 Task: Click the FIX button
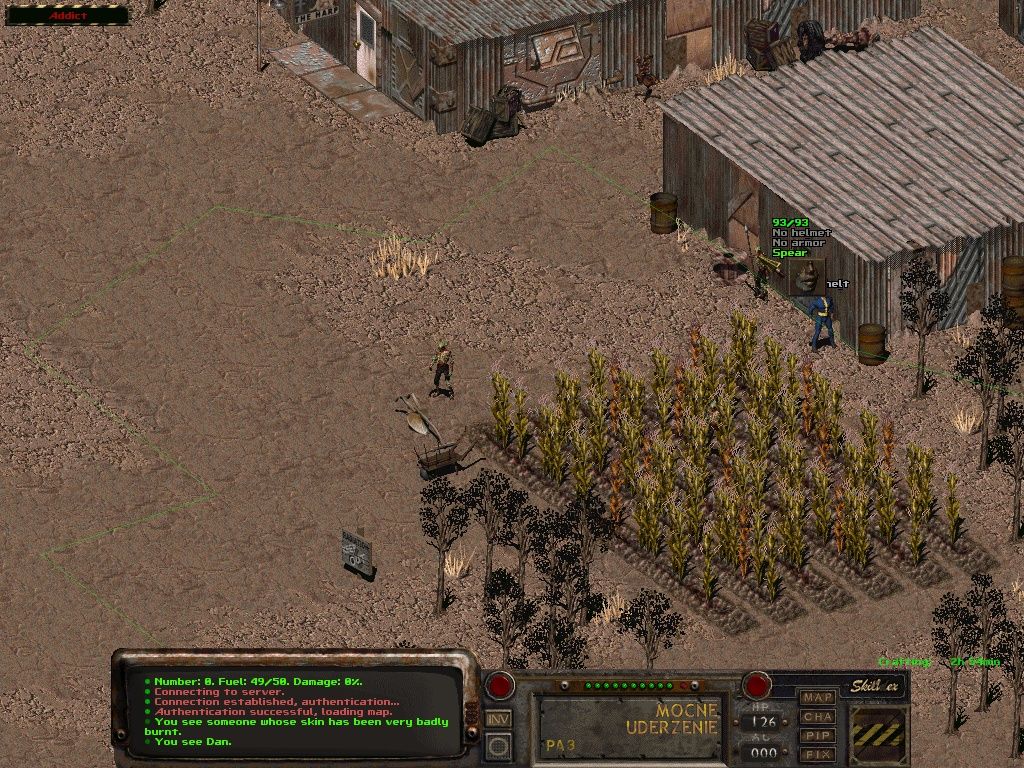(818, 753)
